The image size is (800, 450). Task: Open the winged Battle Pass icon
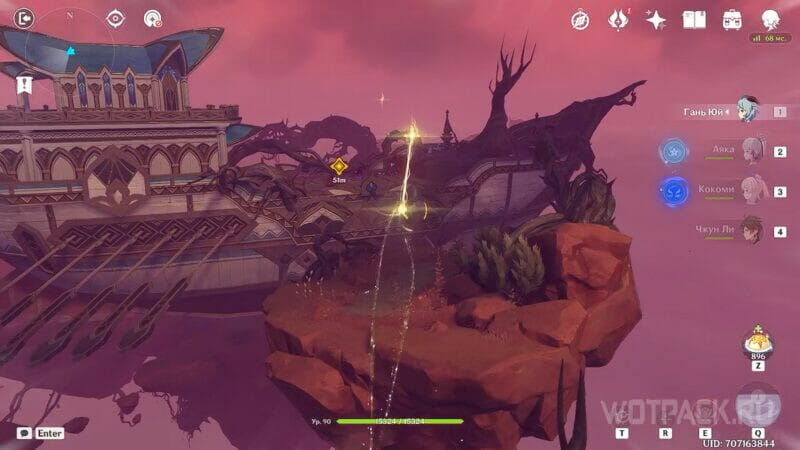click(x=618, y=19)
